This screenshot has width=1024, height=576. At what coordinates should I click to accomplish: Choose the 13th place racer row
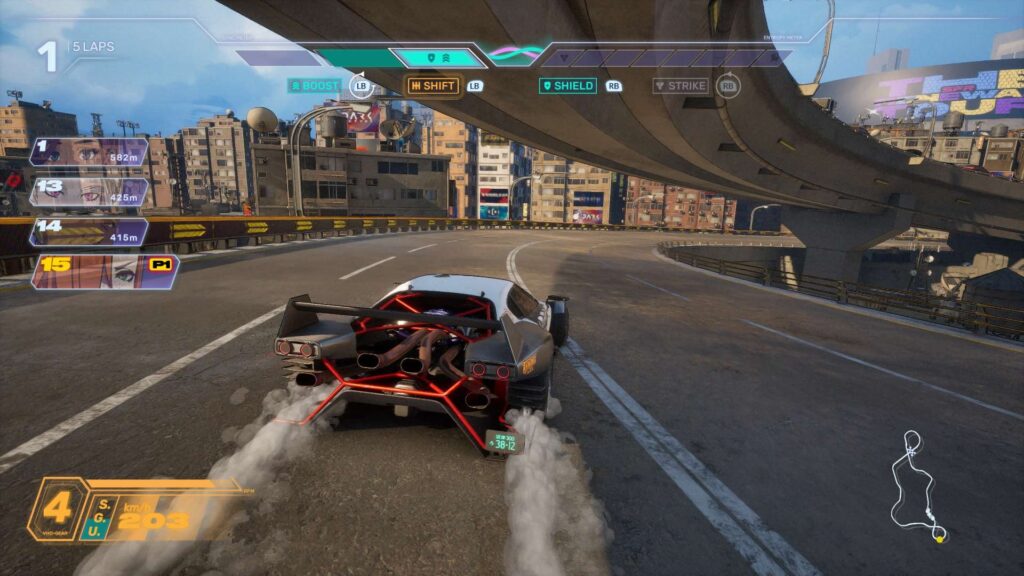coord(89,192)
